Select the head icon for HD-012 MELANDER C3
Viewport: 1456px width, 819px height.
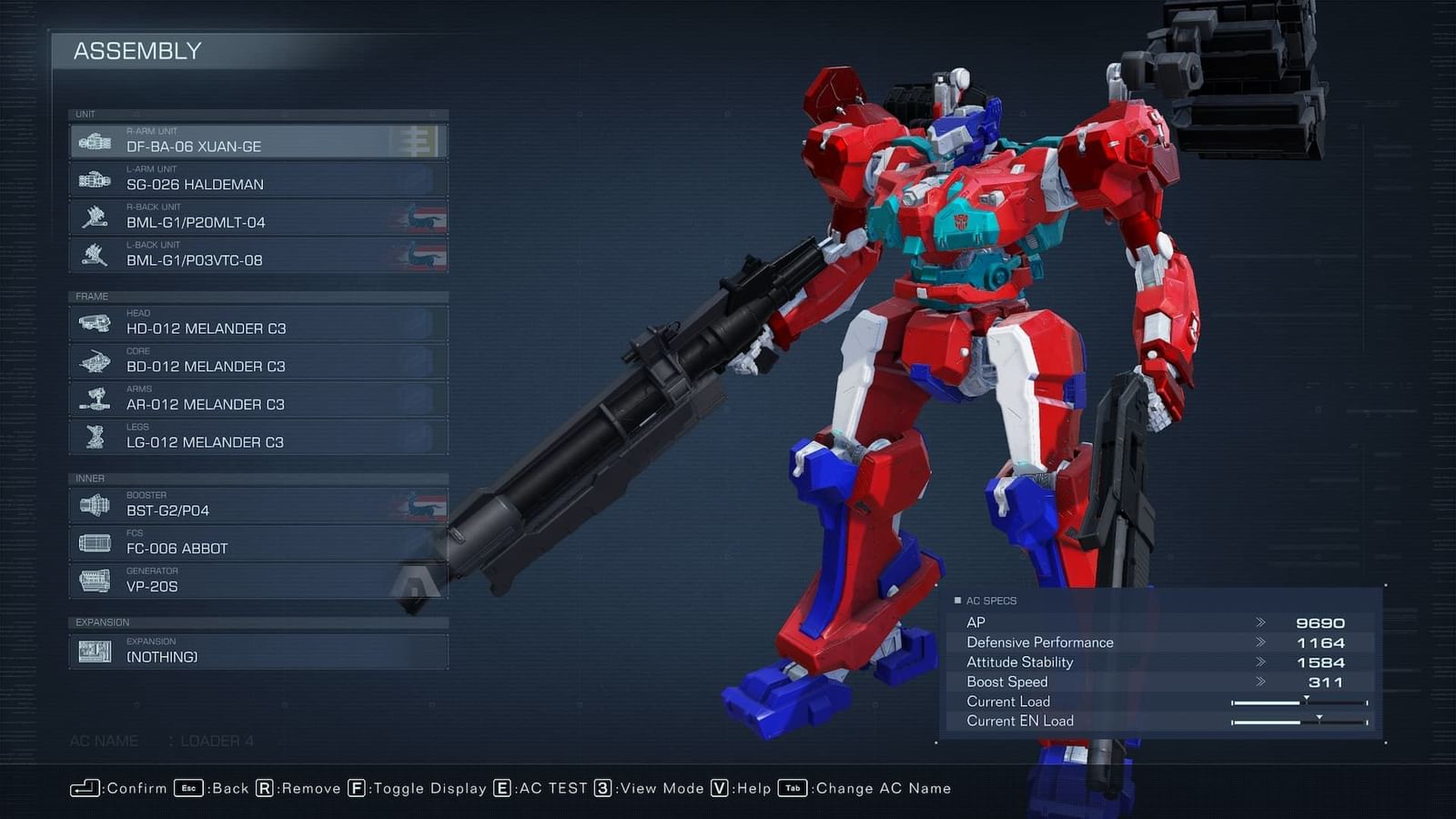[95, 323]
